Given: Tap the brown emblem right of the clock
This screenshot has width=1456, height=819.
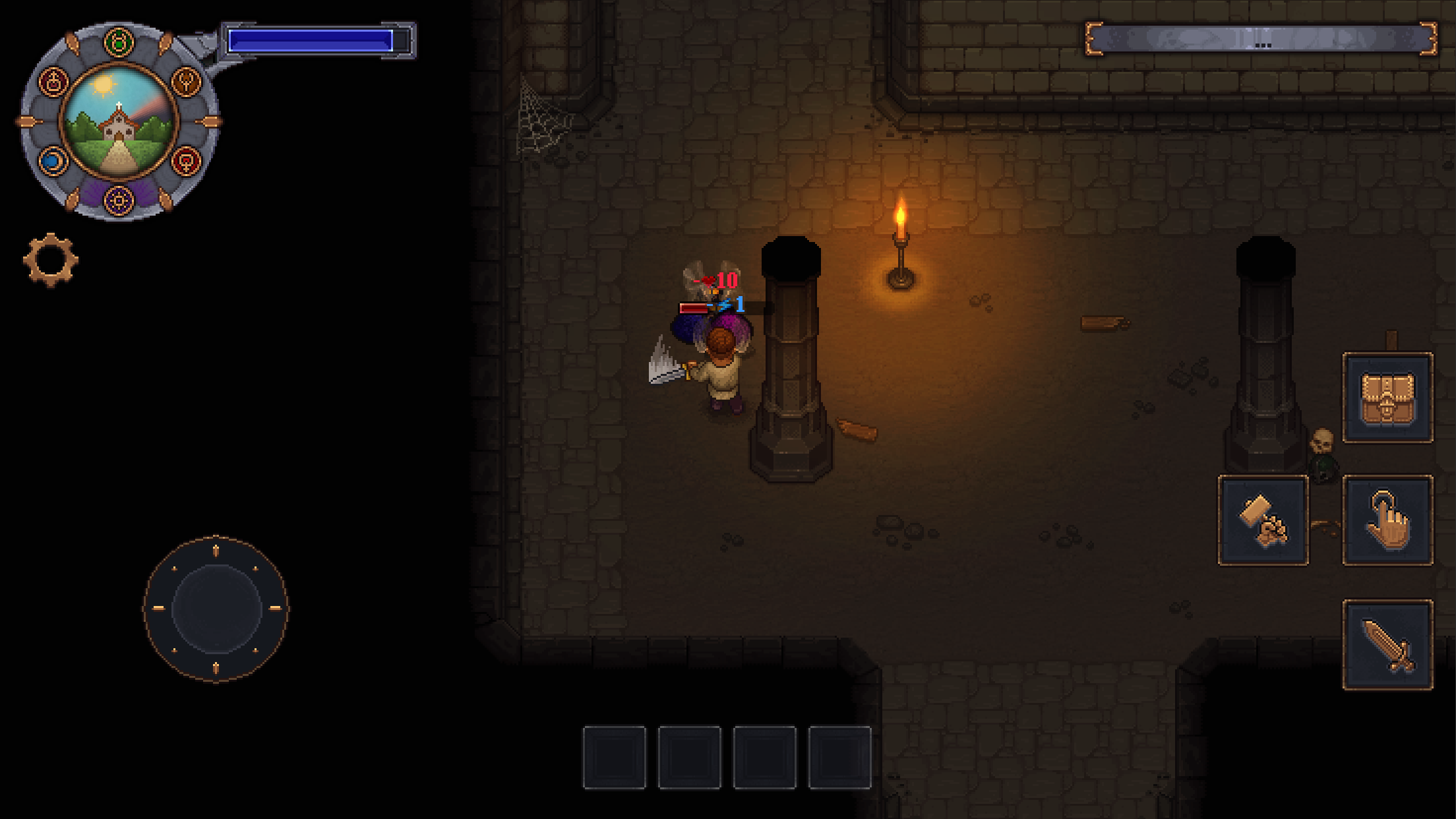Looking at the screenshot, I should 185,81.
